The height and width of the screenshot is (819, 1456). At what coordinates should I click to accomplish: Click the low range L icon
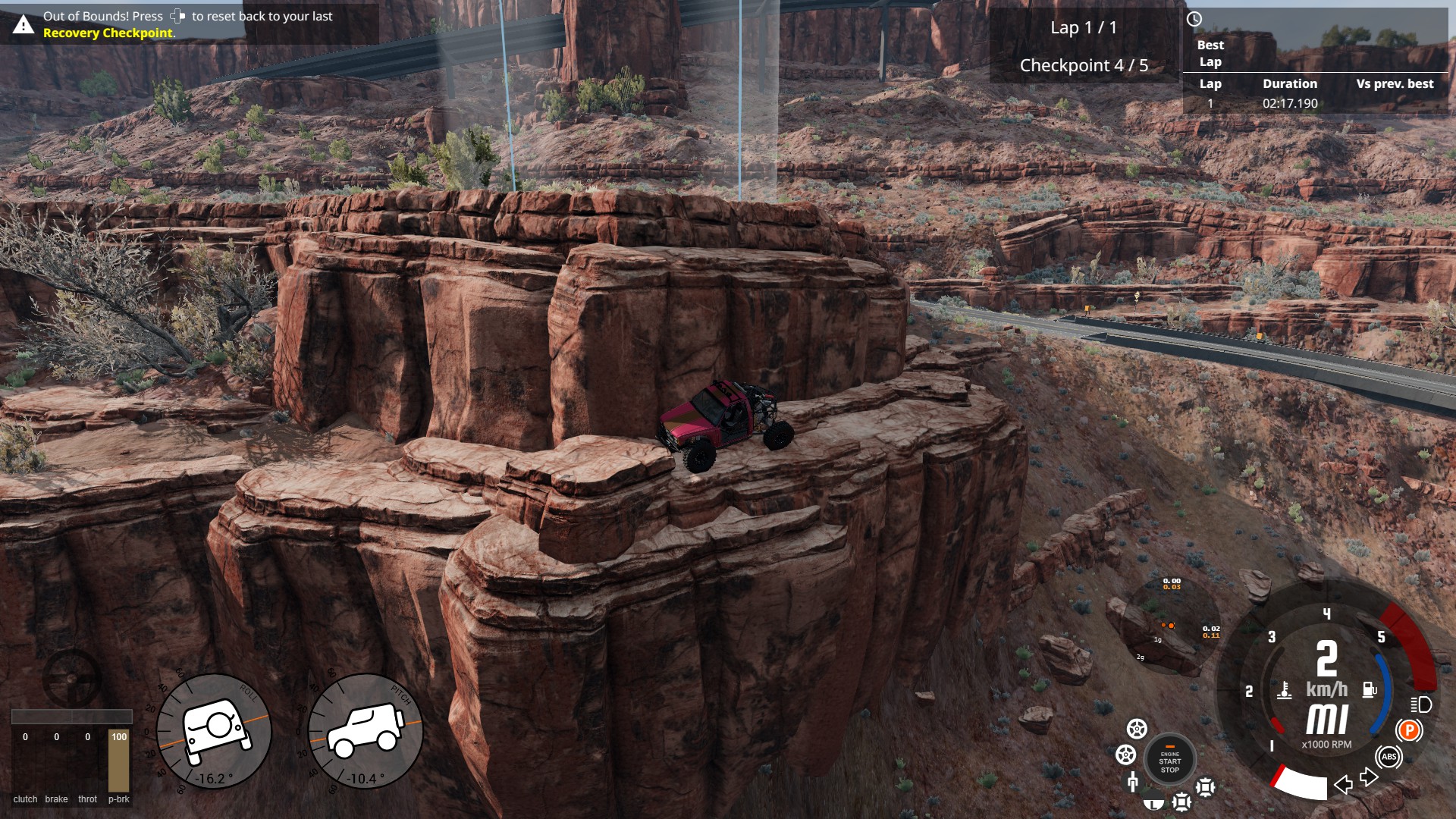(1153, 801)
